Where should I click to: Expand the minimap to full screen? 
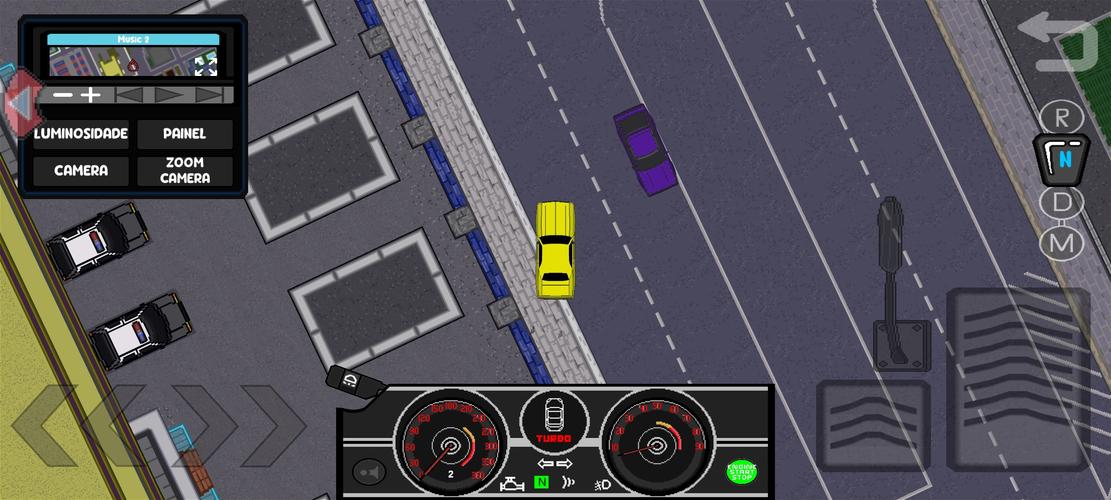coord(205,66)
